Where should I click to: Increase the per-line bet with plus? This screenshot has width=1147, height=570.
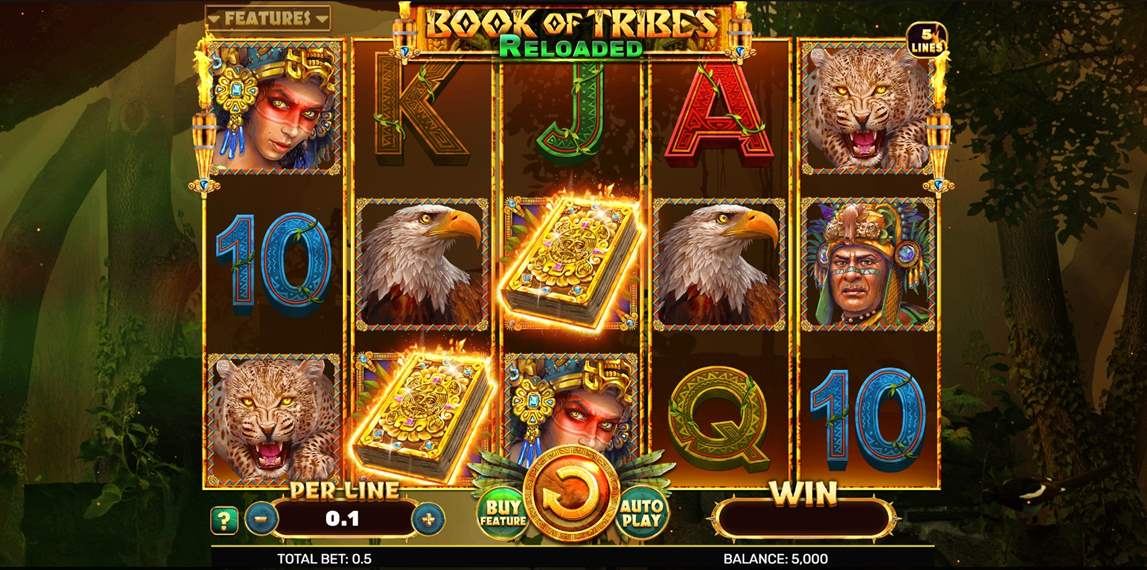pos(429,519)
